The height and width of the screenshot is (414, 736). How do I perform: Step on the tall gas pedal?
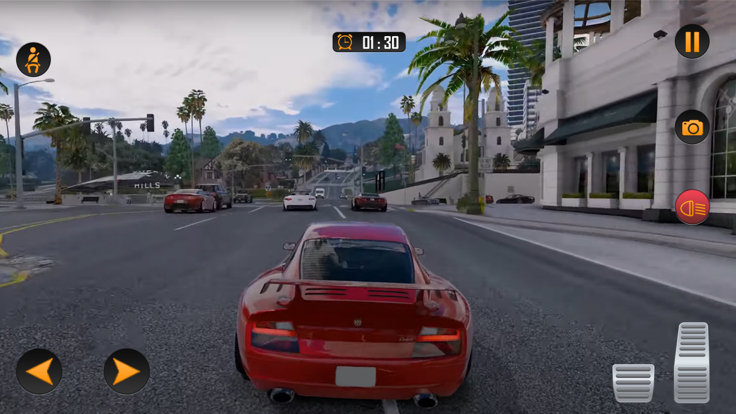point(692,362)
